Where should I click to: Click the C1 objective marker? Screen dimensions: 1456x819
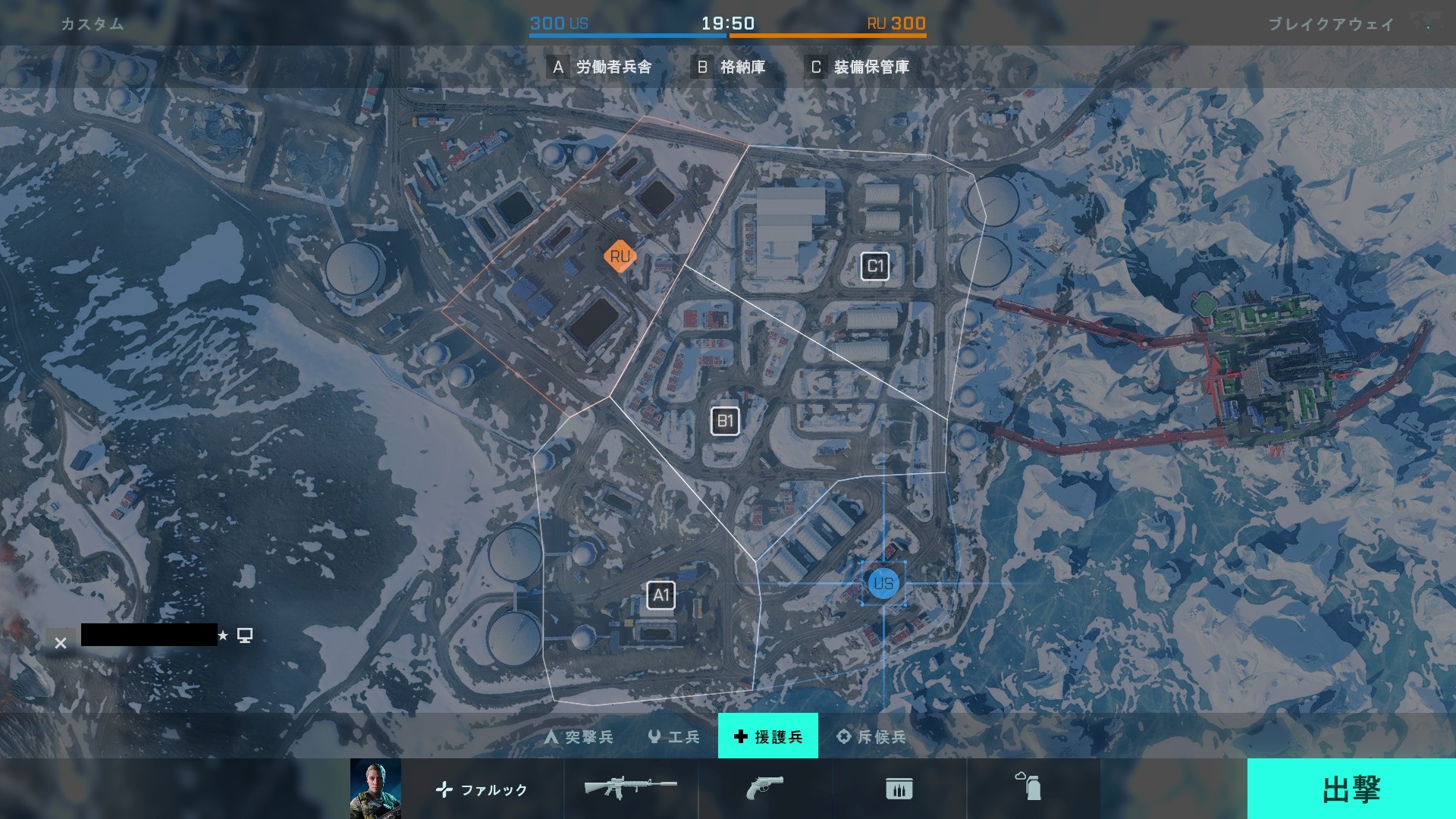point(875,266)
